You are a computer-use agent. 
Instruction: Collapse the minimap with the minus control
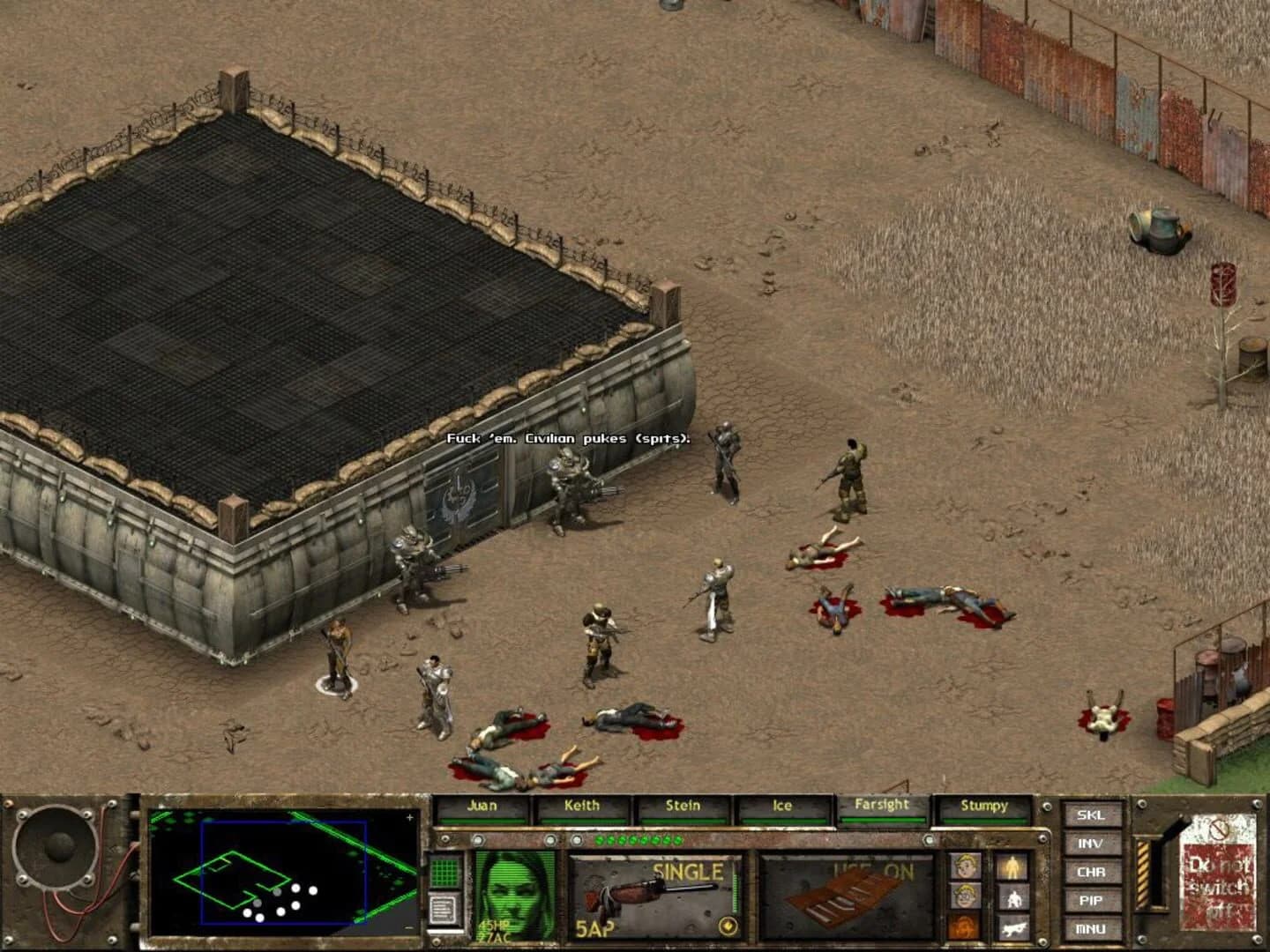tap(408, 926)
